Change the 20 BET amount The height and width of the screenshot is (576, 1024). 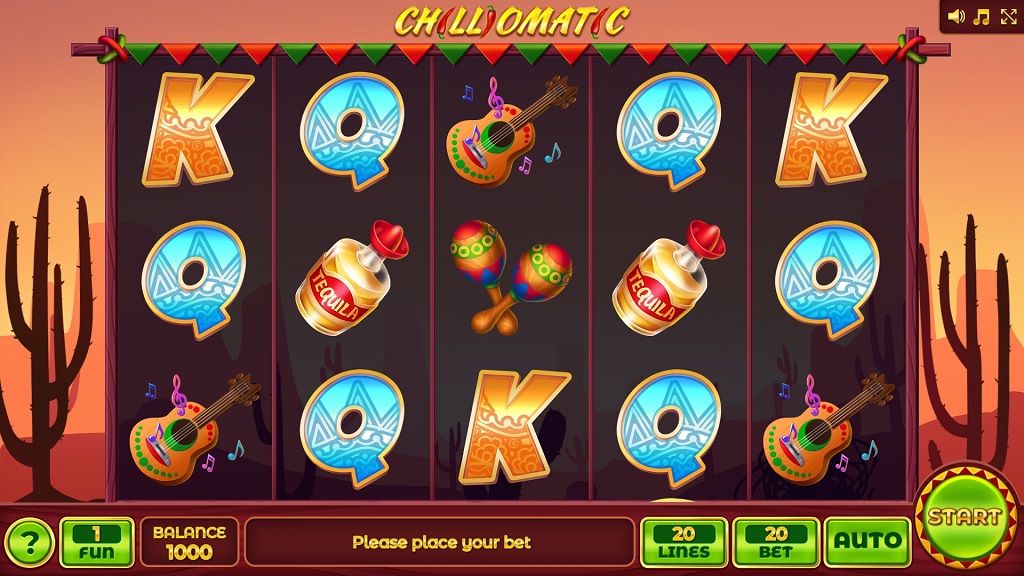coord(776,542)
